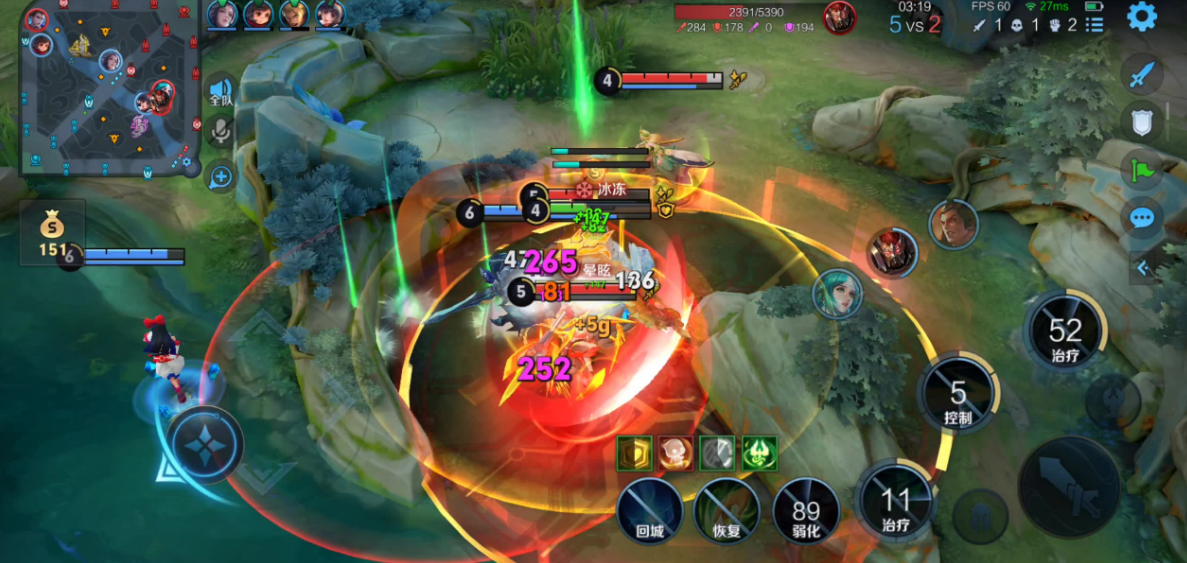
Task: Activate the 回城 recall skill
Action: [x=650, y=510]
